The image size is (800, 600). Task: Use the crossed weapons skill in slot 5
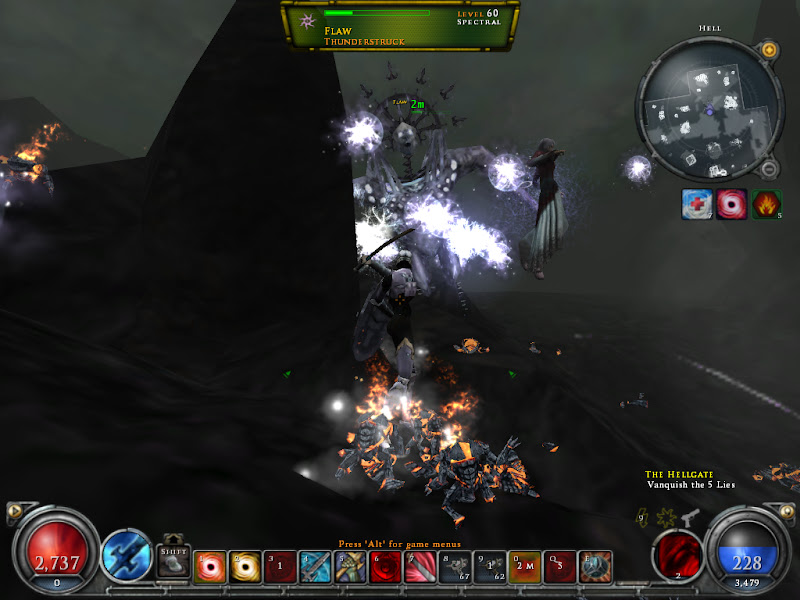pos(350,567)
